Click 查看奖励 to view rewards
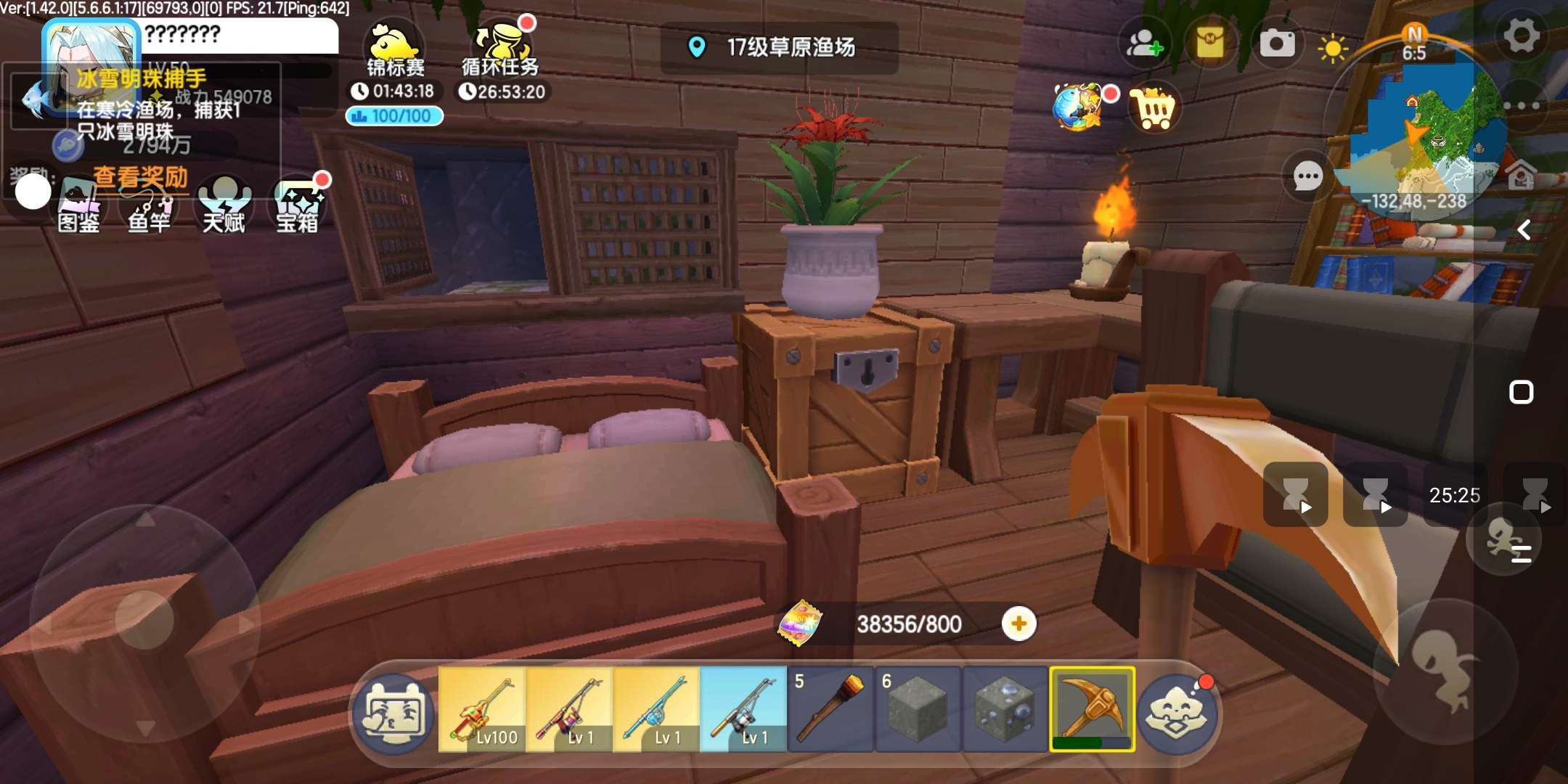The width and height of the screenshot is (1568, 784). click(x=140, y=177)
